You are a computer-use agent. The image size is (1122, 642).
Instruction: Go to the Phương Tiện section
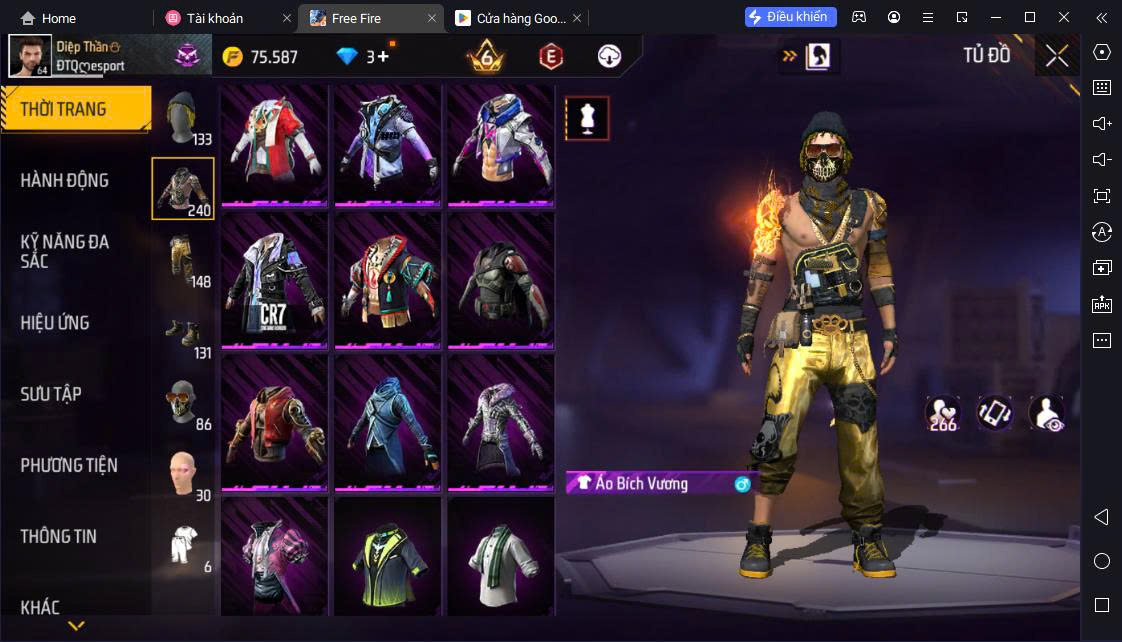coord(68,465)
